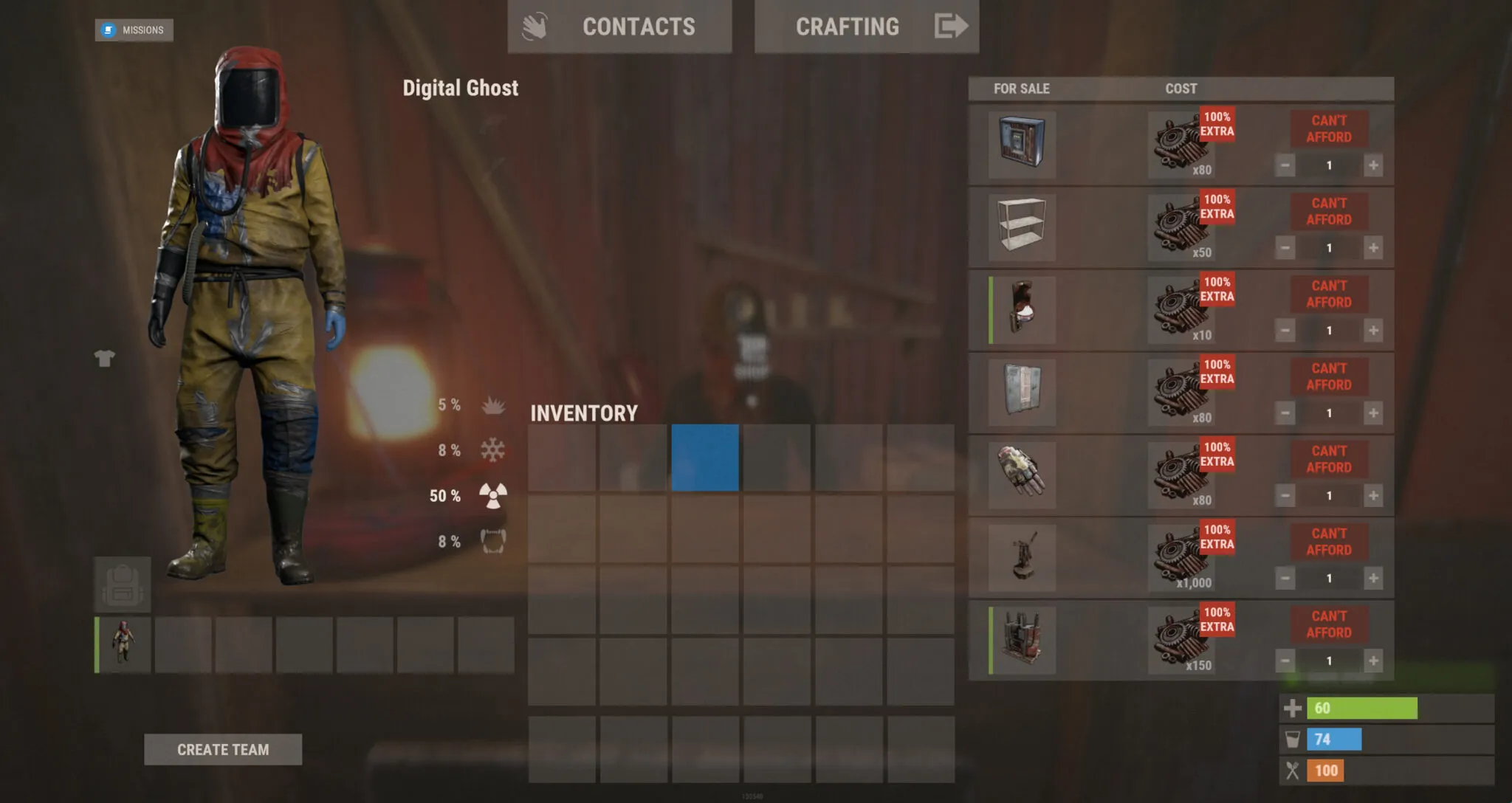This screenshot has height=803, width=1512.
Task: Click the shelves thumbnail in For Sale list
Action: [1023, 227]
